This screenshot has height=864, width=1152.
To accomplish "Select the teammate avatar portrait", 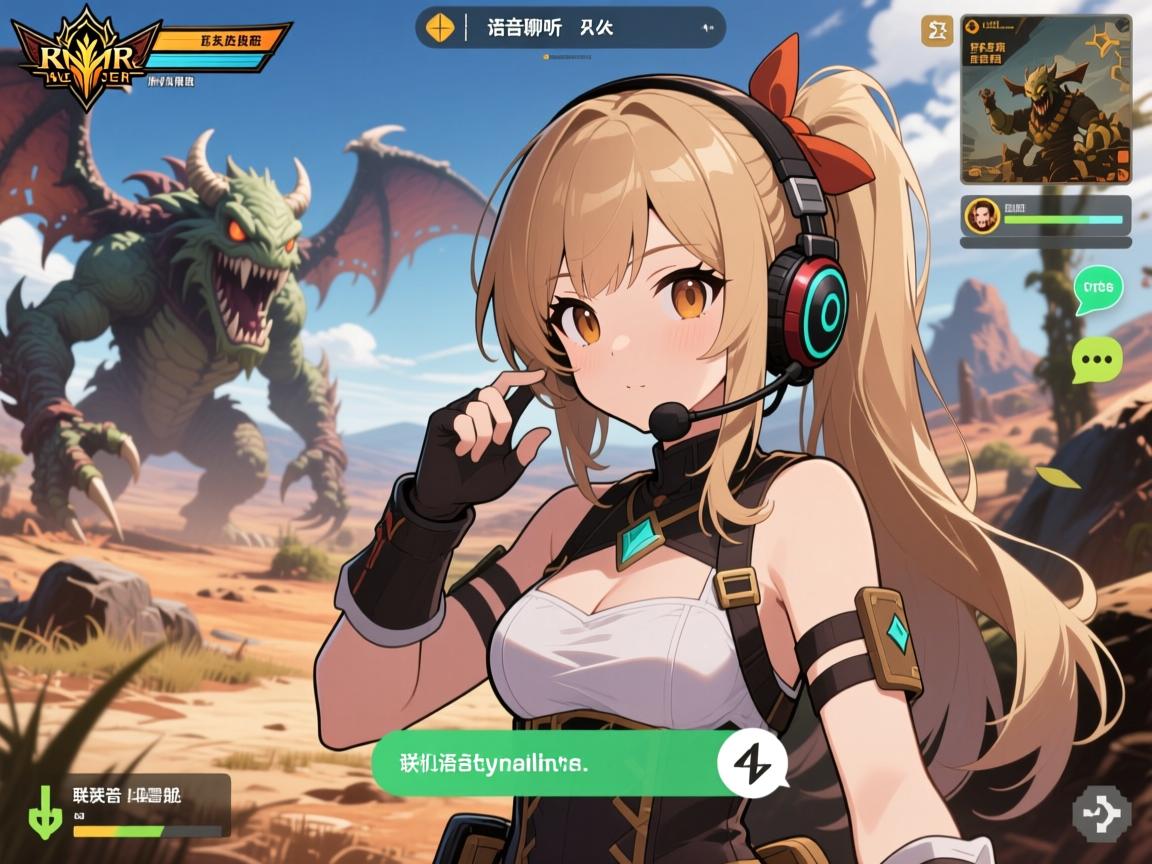I will pyautogui.click(x=981, y=215).
